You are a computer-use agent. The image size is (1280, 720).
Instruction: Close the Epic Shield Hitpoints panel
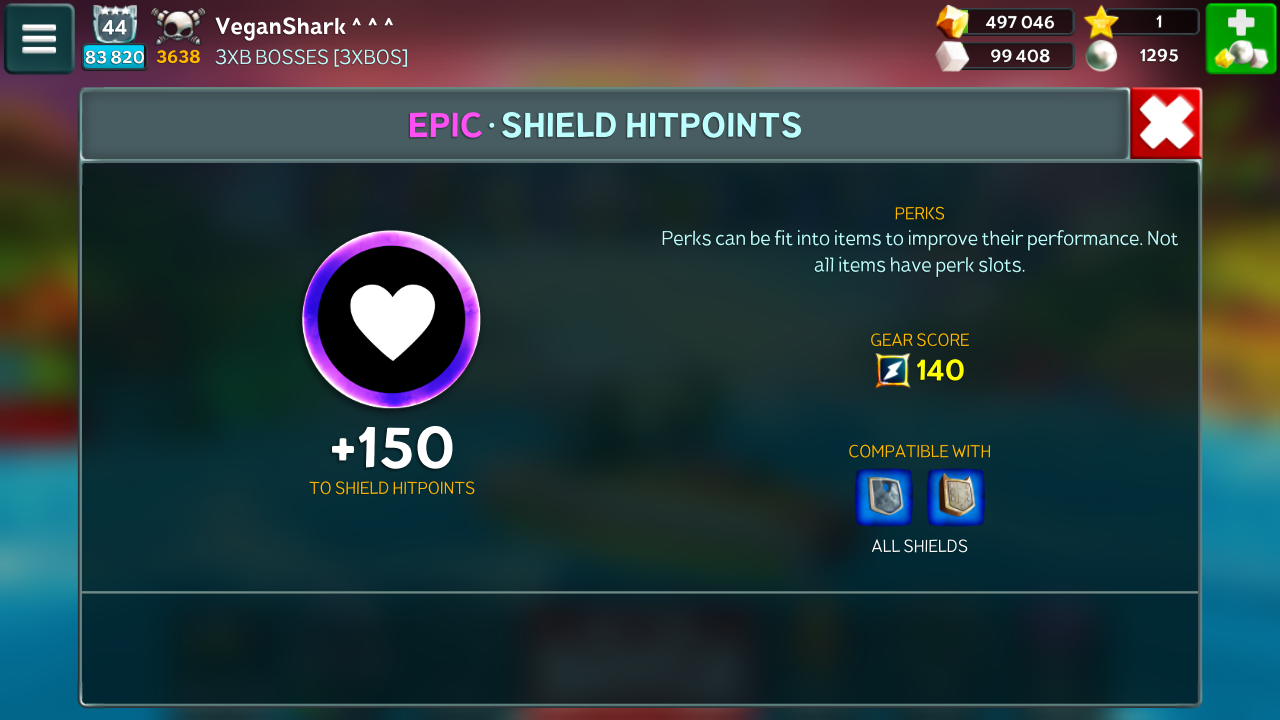click(x=1166, y=124)
